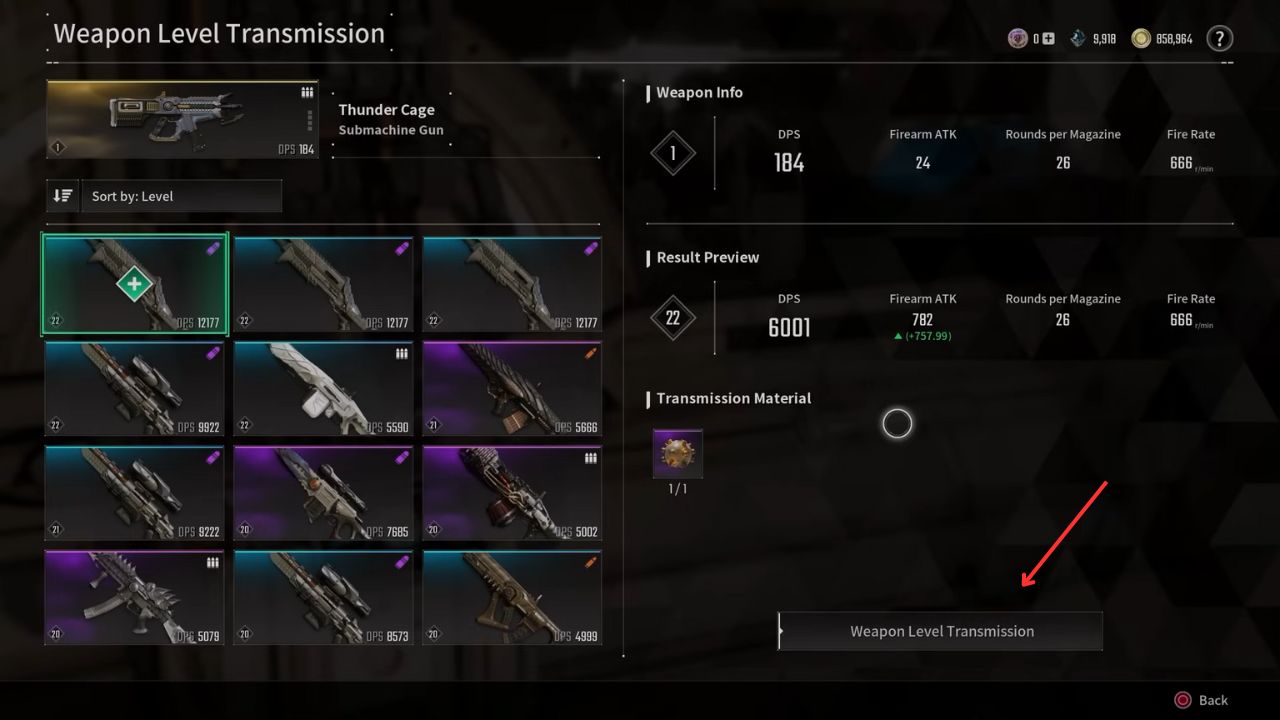Image resolution: width=1280 pixels, height=720 pixels.
Task: Select the tan weapon with DPS 4999
Action: (x=512, y=597)
